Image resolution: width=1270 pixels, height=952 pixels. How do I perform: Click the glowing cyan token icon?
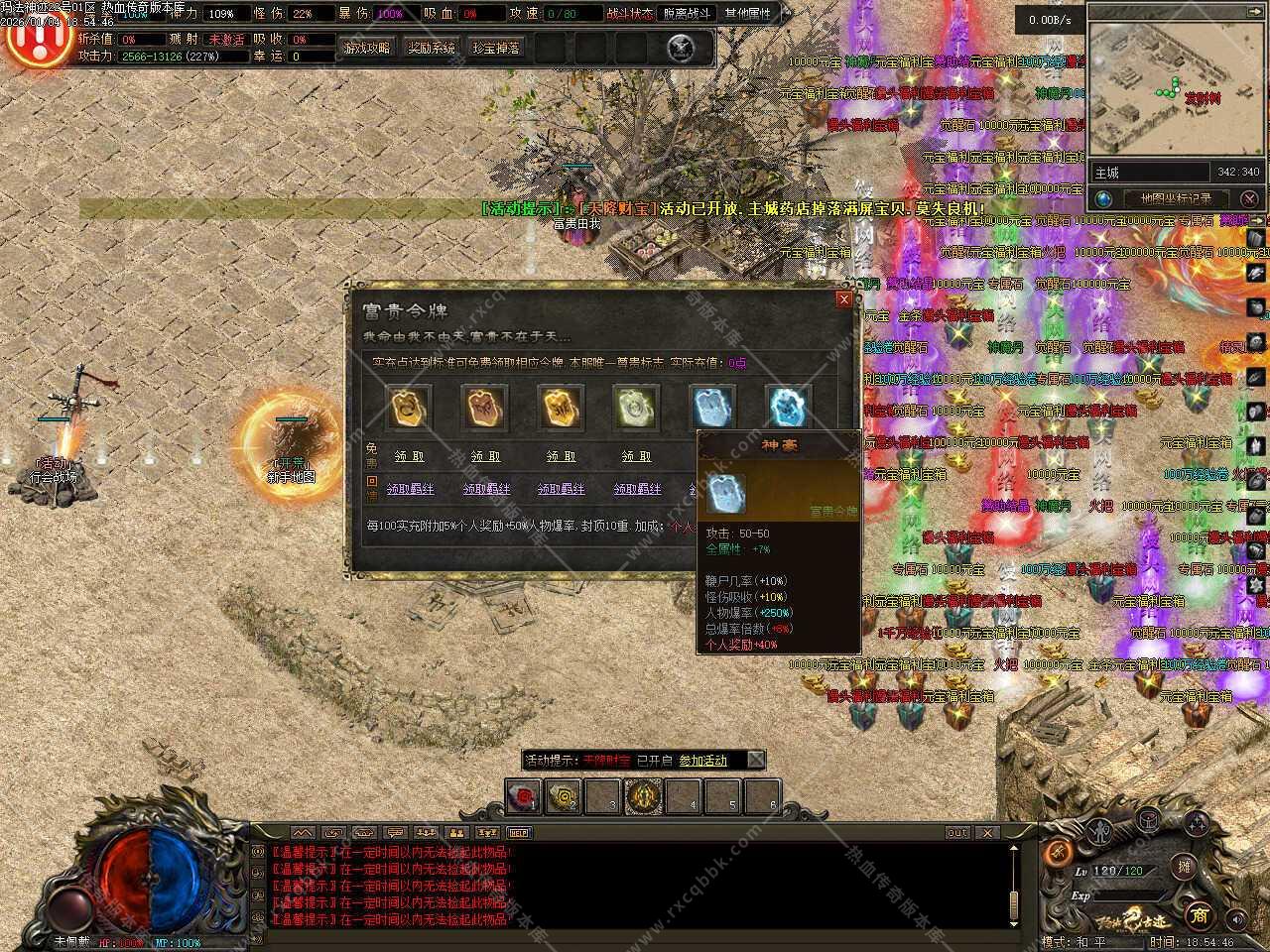coord(789,406)
